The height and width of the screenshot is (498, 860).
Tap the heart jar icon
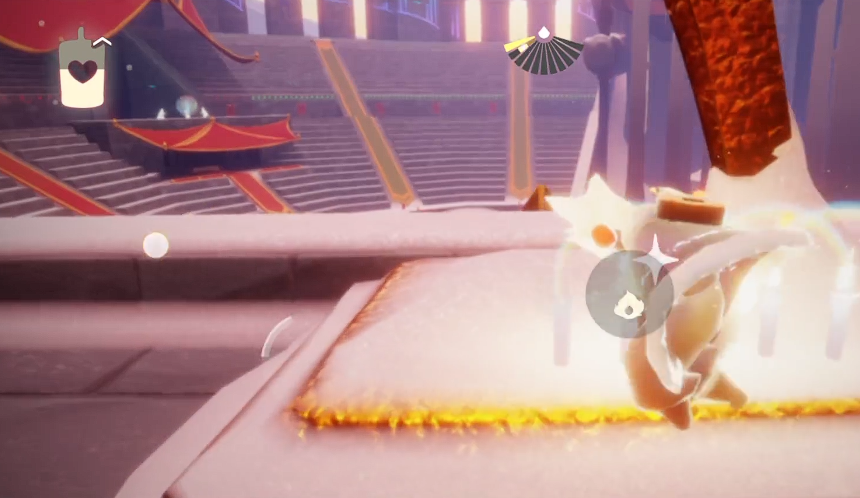(x=82, y=71)
